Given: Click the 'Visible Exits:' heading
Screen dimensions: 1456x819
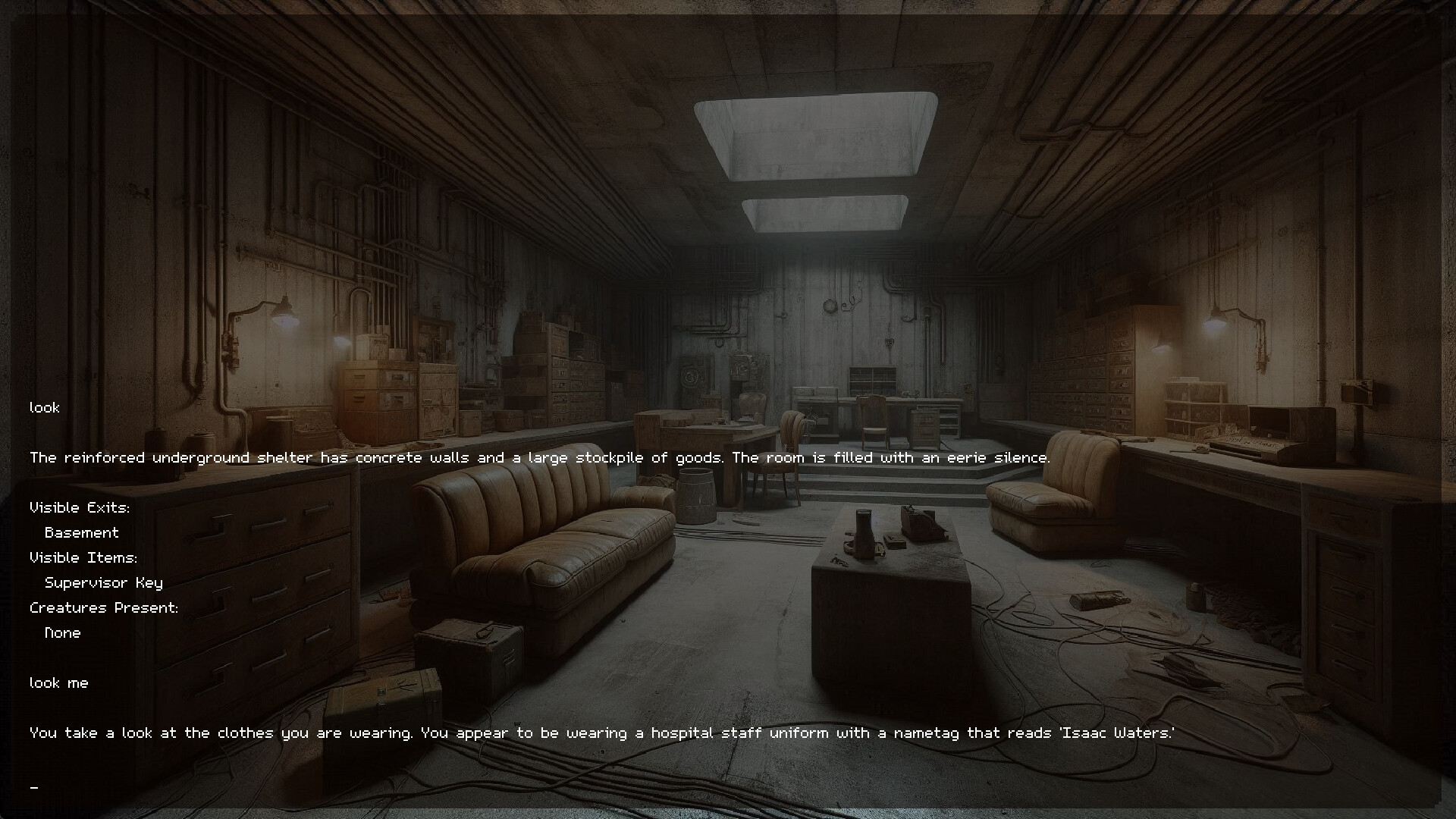Looking at the screenshot, I should point(79,507).
